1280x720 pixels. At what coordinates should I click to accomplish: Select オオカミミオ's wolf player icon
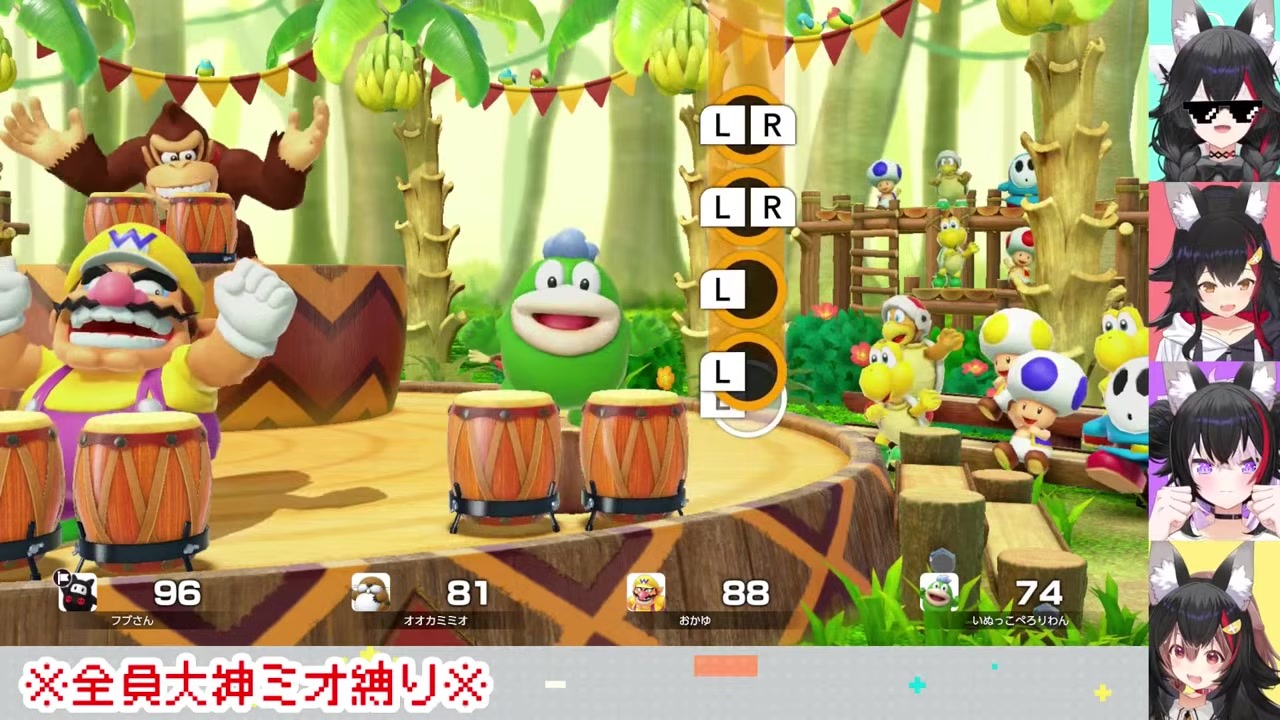(x=370, y=592)
